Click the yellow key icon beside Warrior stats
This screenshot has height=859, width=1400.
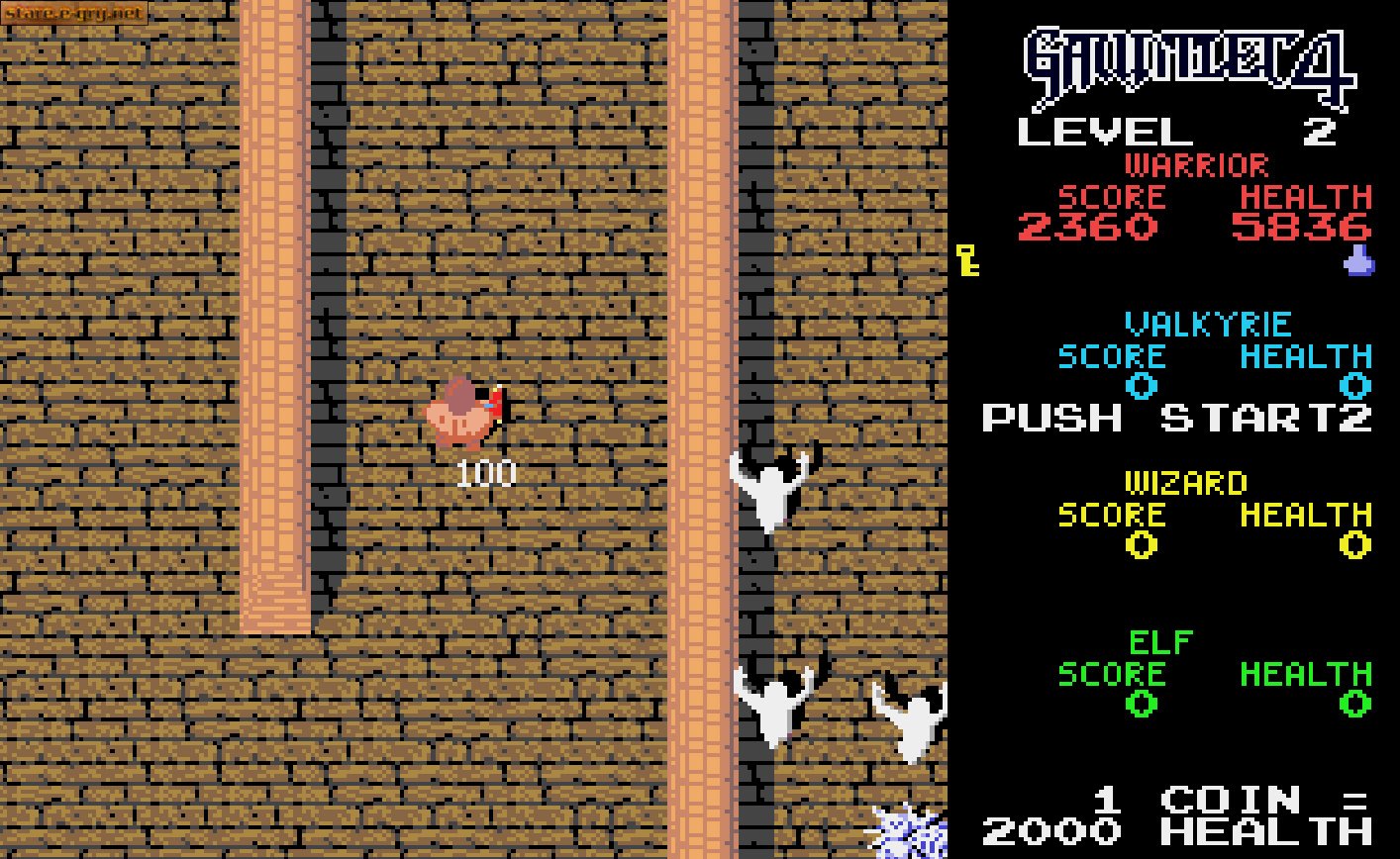(966, 261)
